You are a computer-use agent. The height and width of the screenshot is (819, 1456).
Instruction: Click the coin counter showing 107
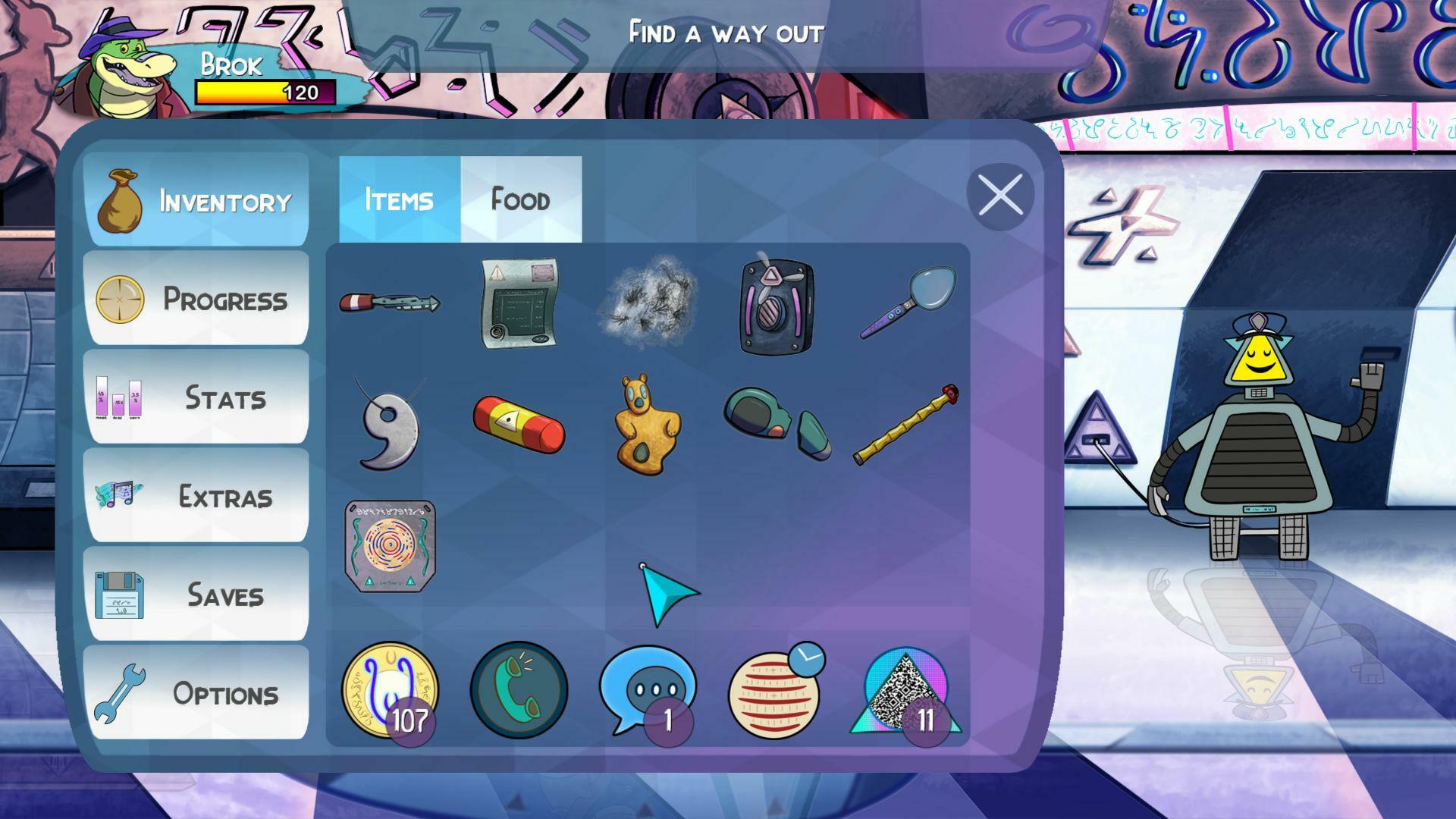click(x=391, y=689)
